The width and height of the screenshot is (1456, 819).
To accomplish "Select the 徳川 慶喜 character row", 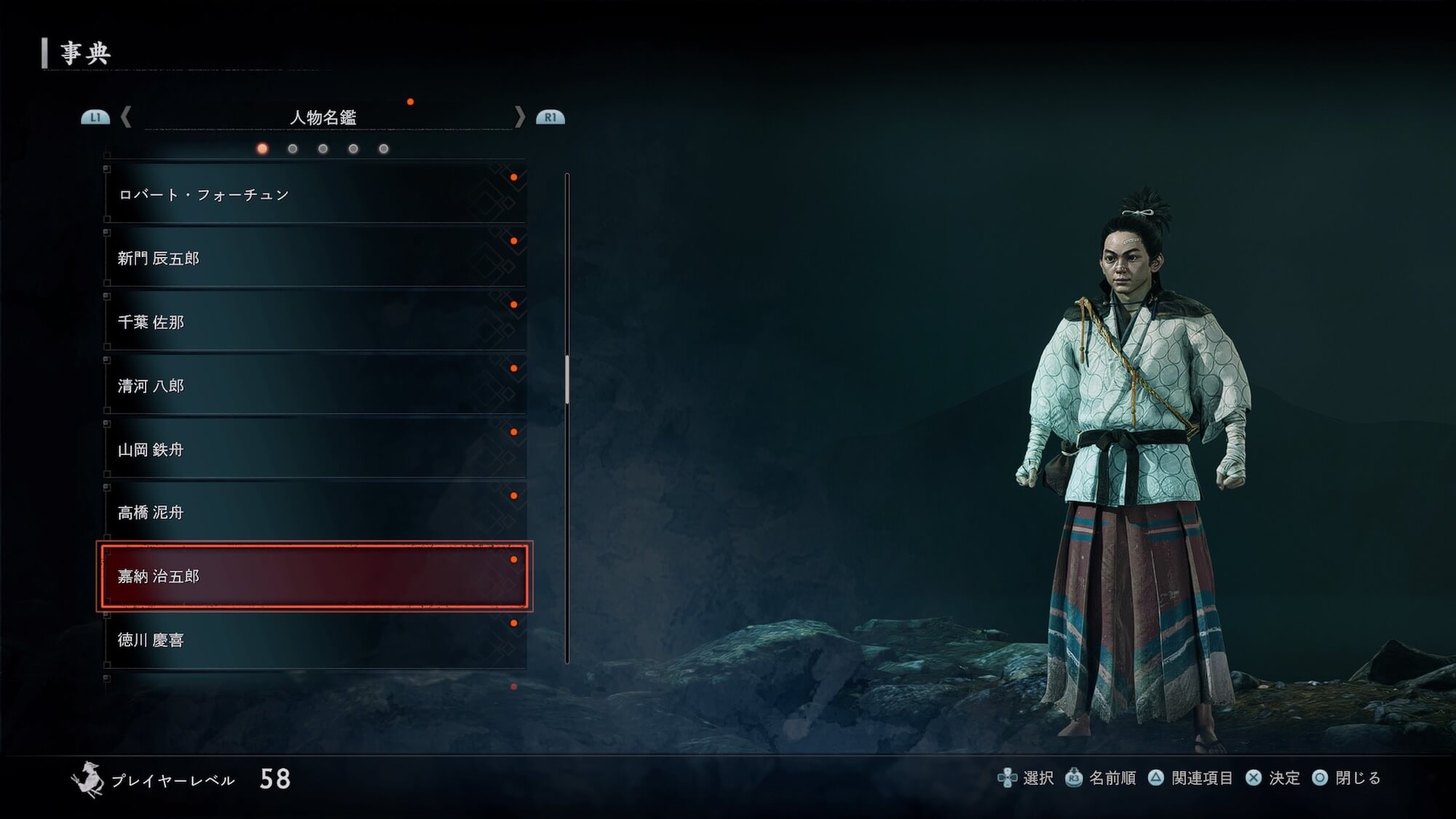I will coord(314,640).
